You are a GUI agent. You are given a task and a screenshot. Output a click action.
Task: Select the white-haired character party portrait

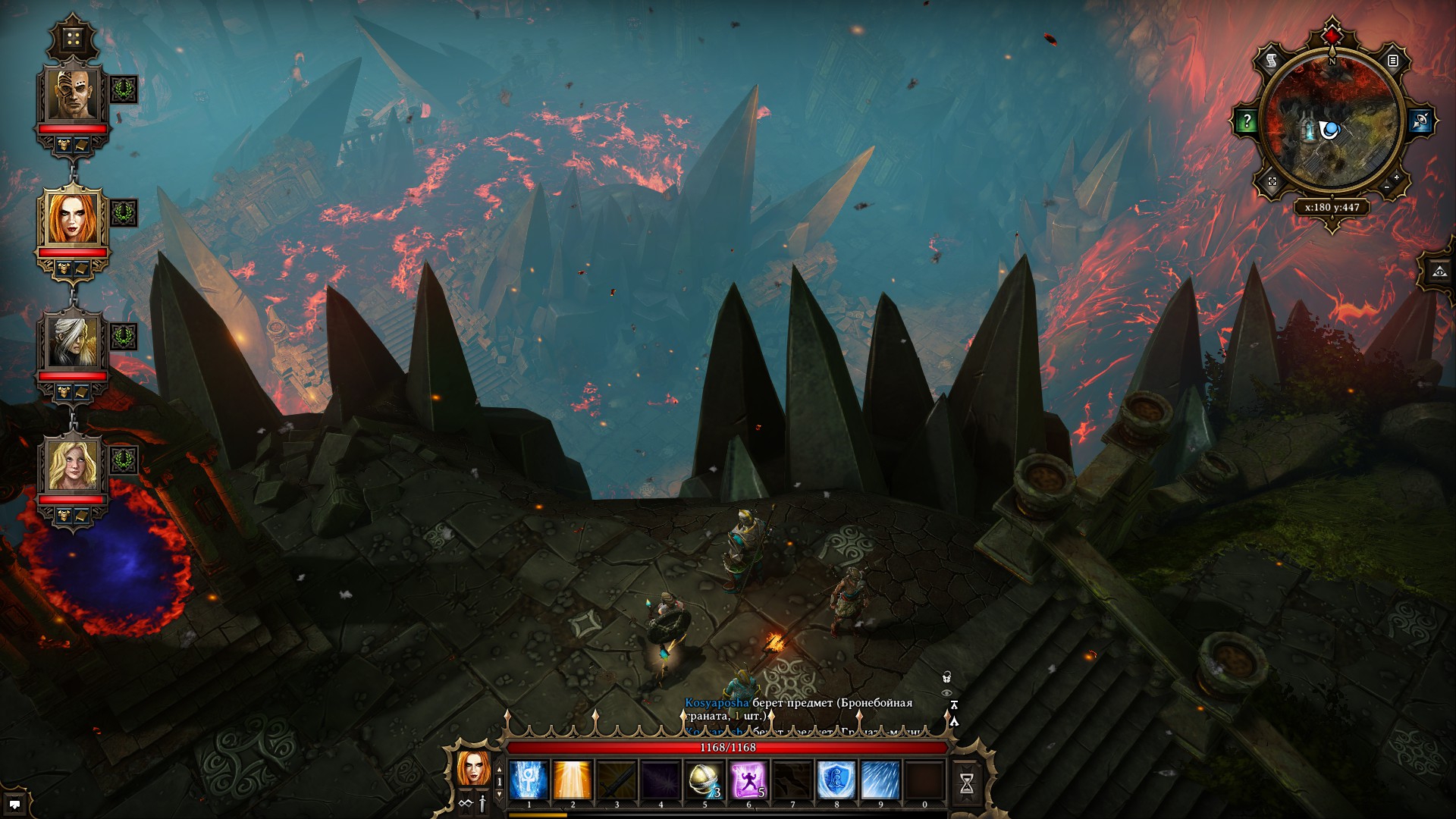point(74,342)
